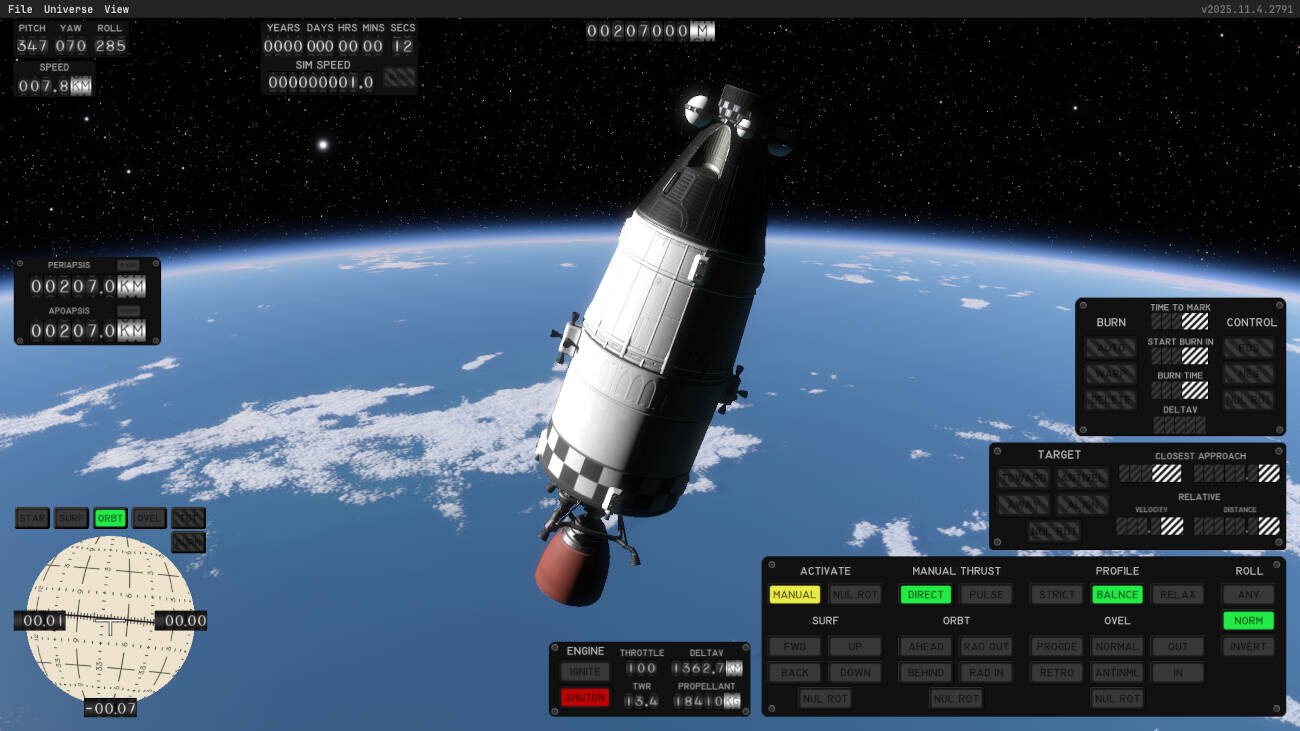This screenshot has width=1300, height=731.
Task: Click the engine IGNITE button
Action: tap(585, 672)
